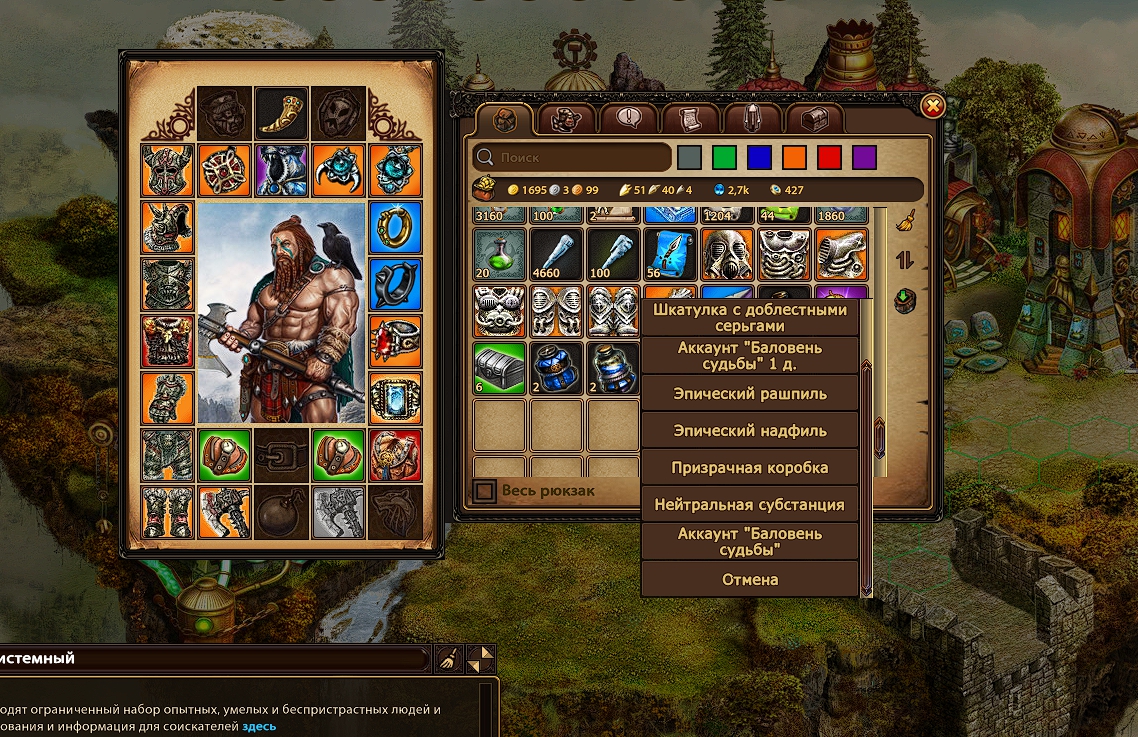Click "Отмена" to cancel the menu

[750, 579]
